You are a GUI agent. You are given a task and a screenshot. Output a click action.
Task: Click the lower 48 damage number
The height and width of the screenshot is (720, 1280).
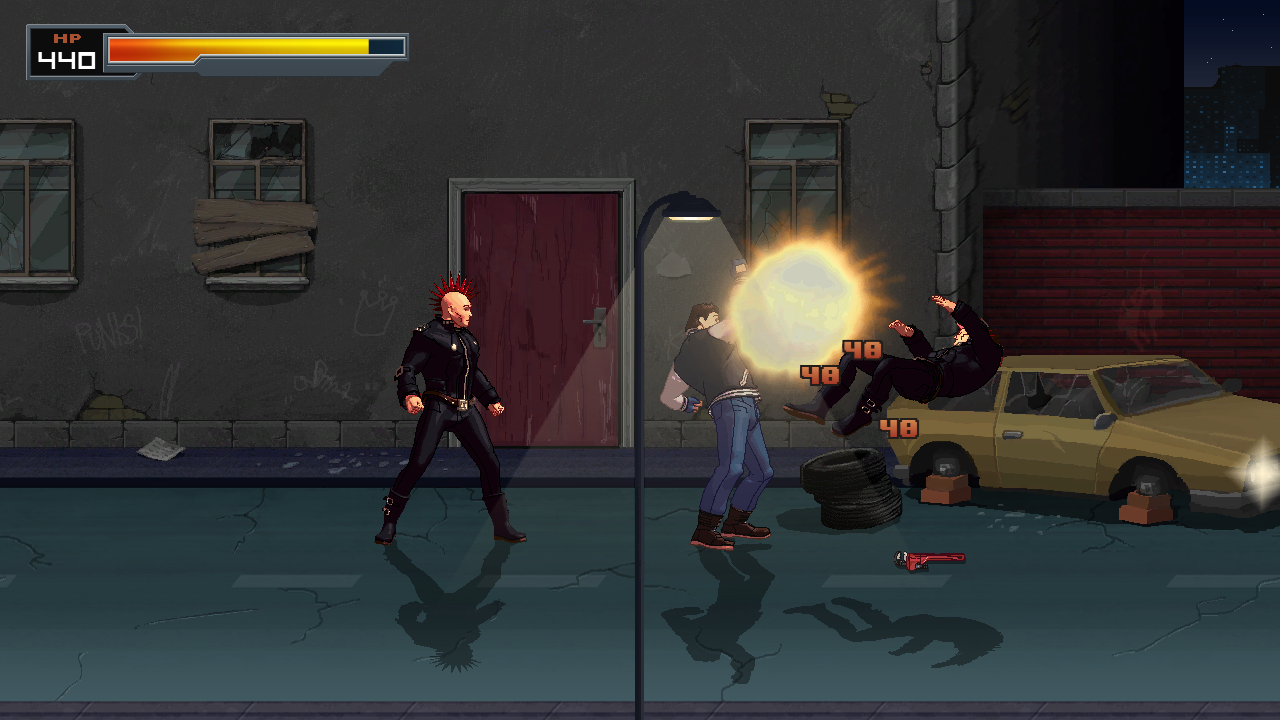898,428
